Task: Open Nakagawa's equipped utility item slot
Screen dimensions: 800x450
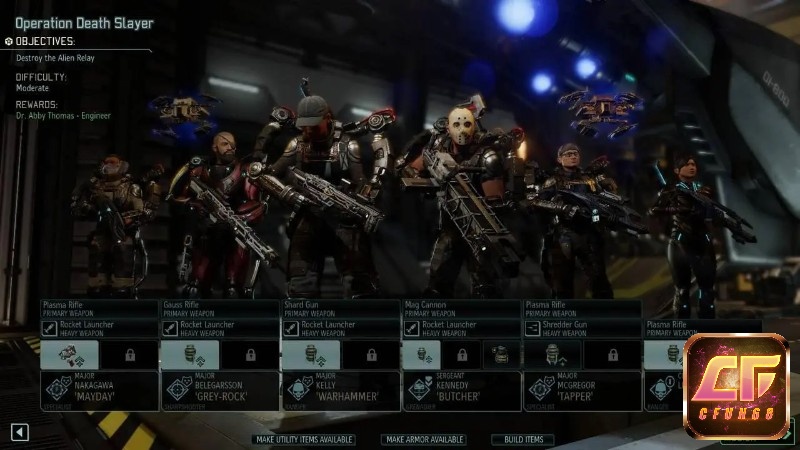Action: coord(69,355)
